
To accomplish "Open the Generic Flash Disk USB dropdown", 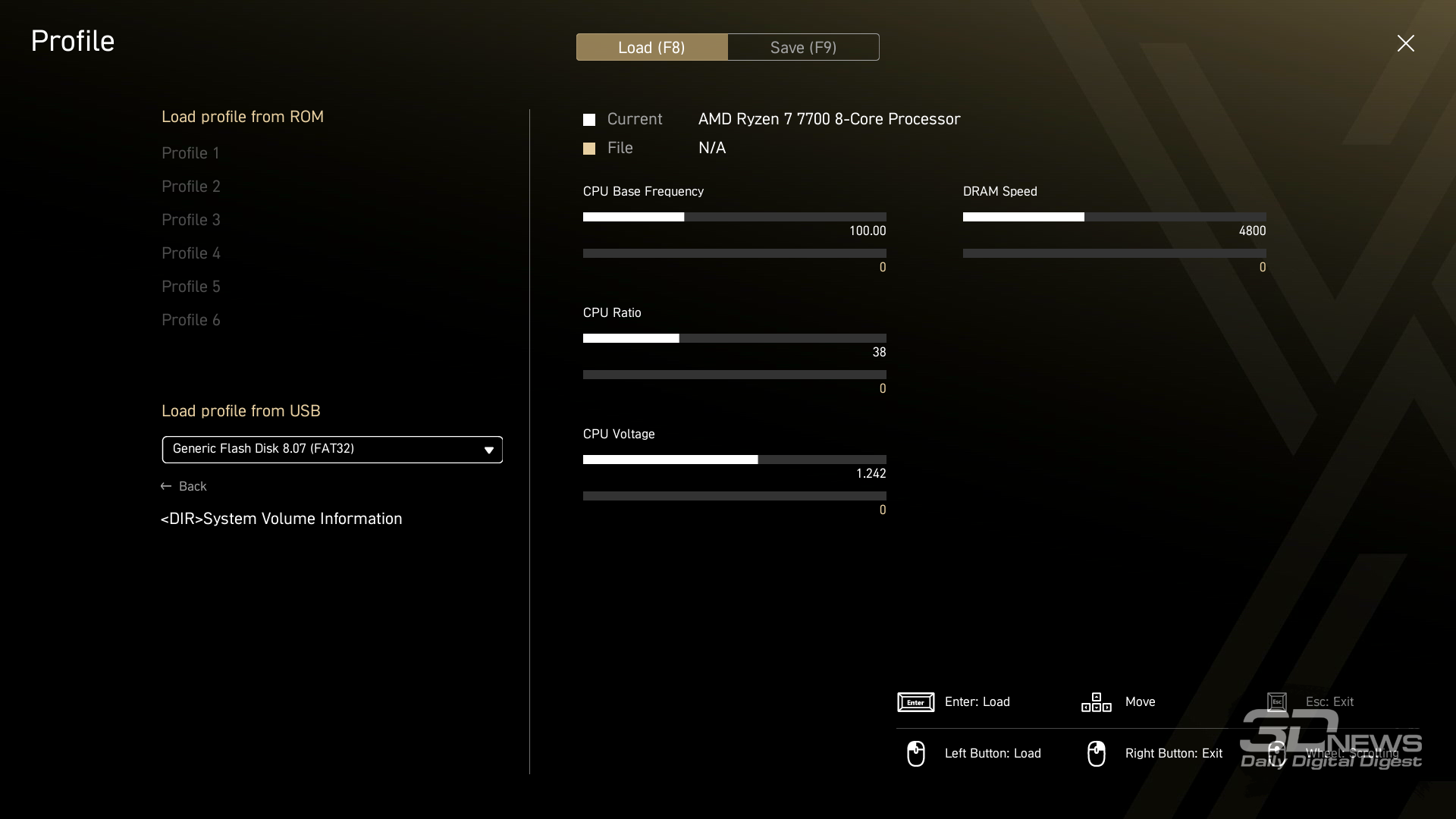I will point(332,450).
